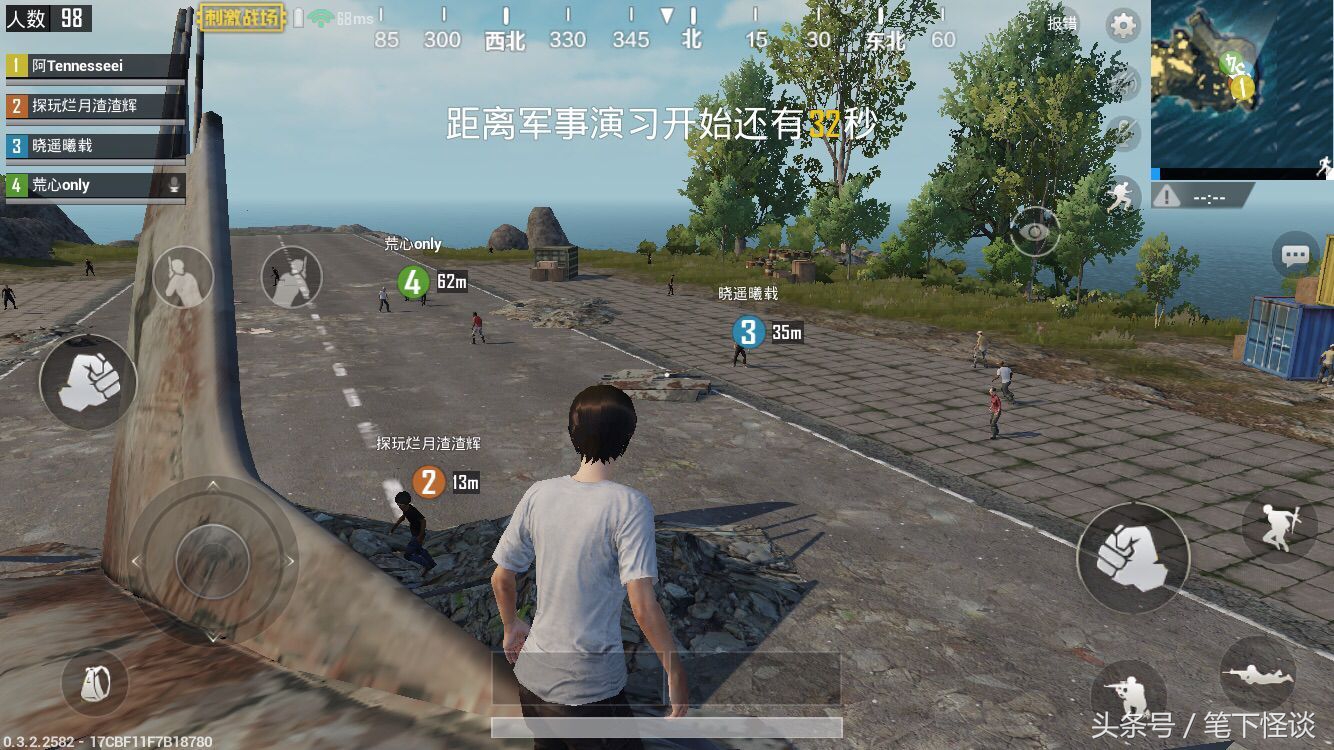Toggle the right lean peek icon
This screenshot has width=1334, height=750.
pyautogui.click(x=292, y=277)
